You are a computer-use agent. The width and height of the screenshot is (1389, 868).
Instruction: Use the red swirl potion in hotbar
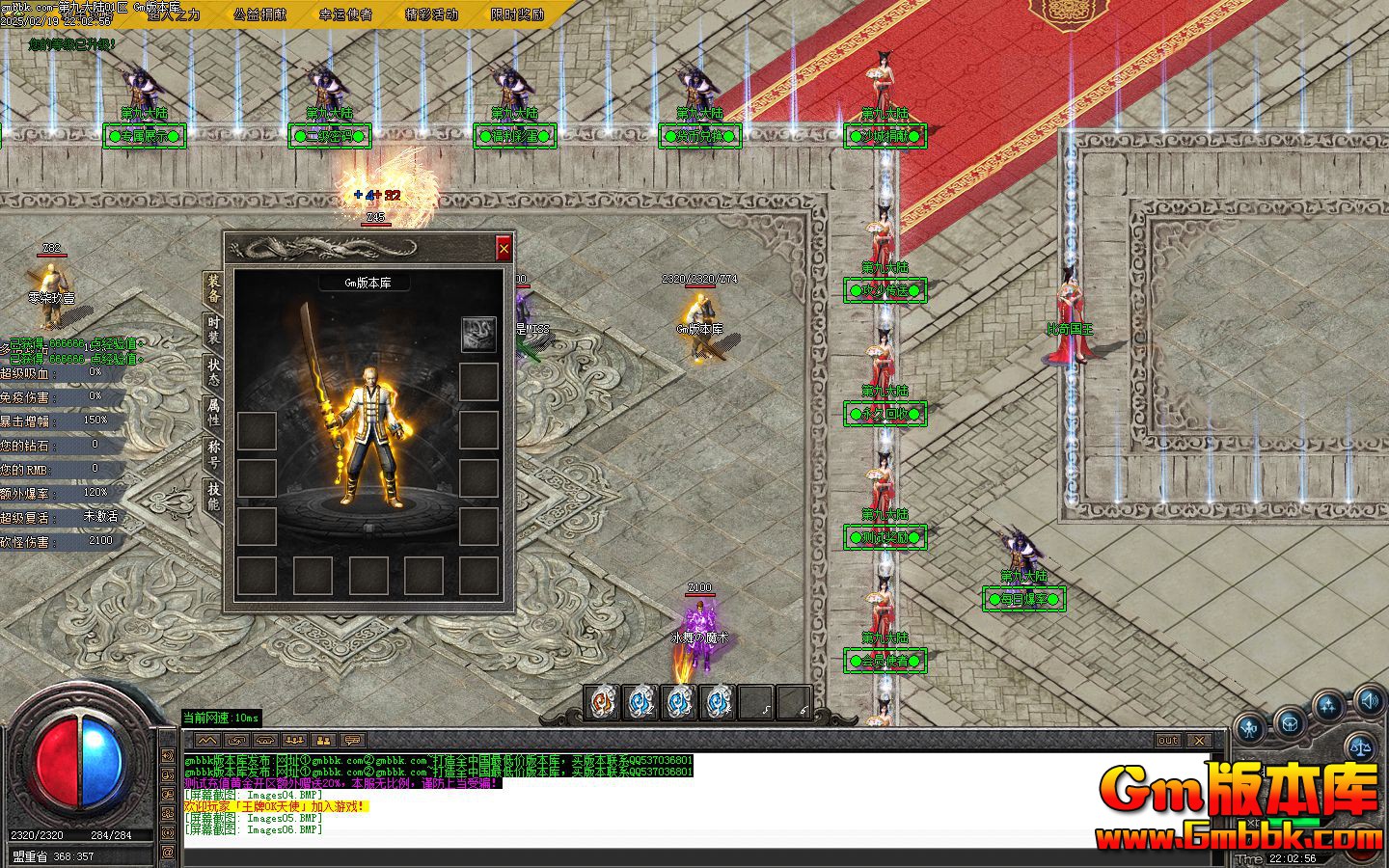pos(603,702)
